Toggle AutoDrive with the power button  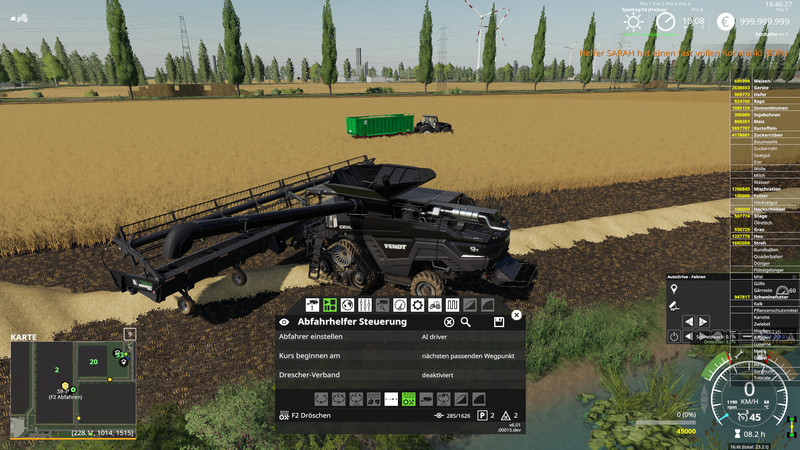pos(674,337)
